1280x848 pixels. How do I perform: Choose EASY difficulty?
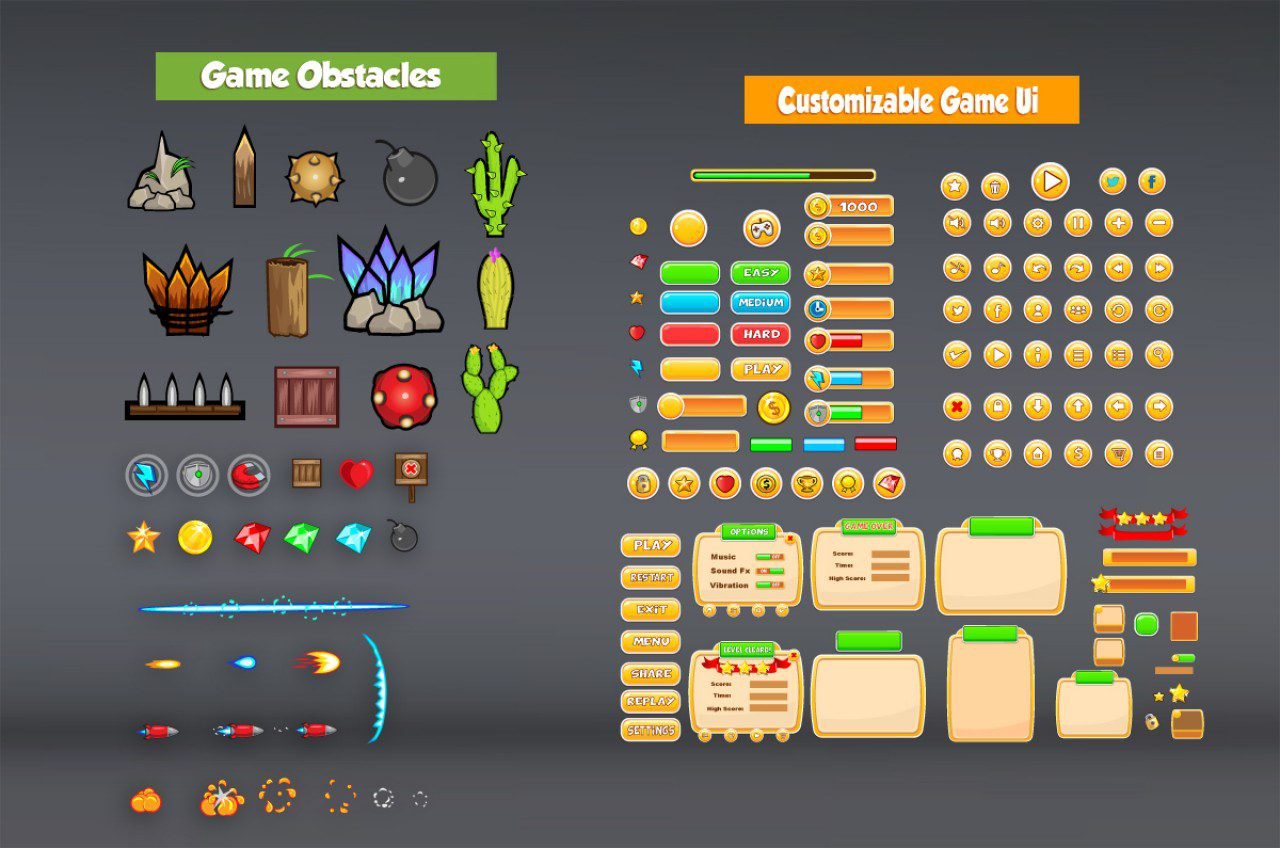tap(760, 273)
